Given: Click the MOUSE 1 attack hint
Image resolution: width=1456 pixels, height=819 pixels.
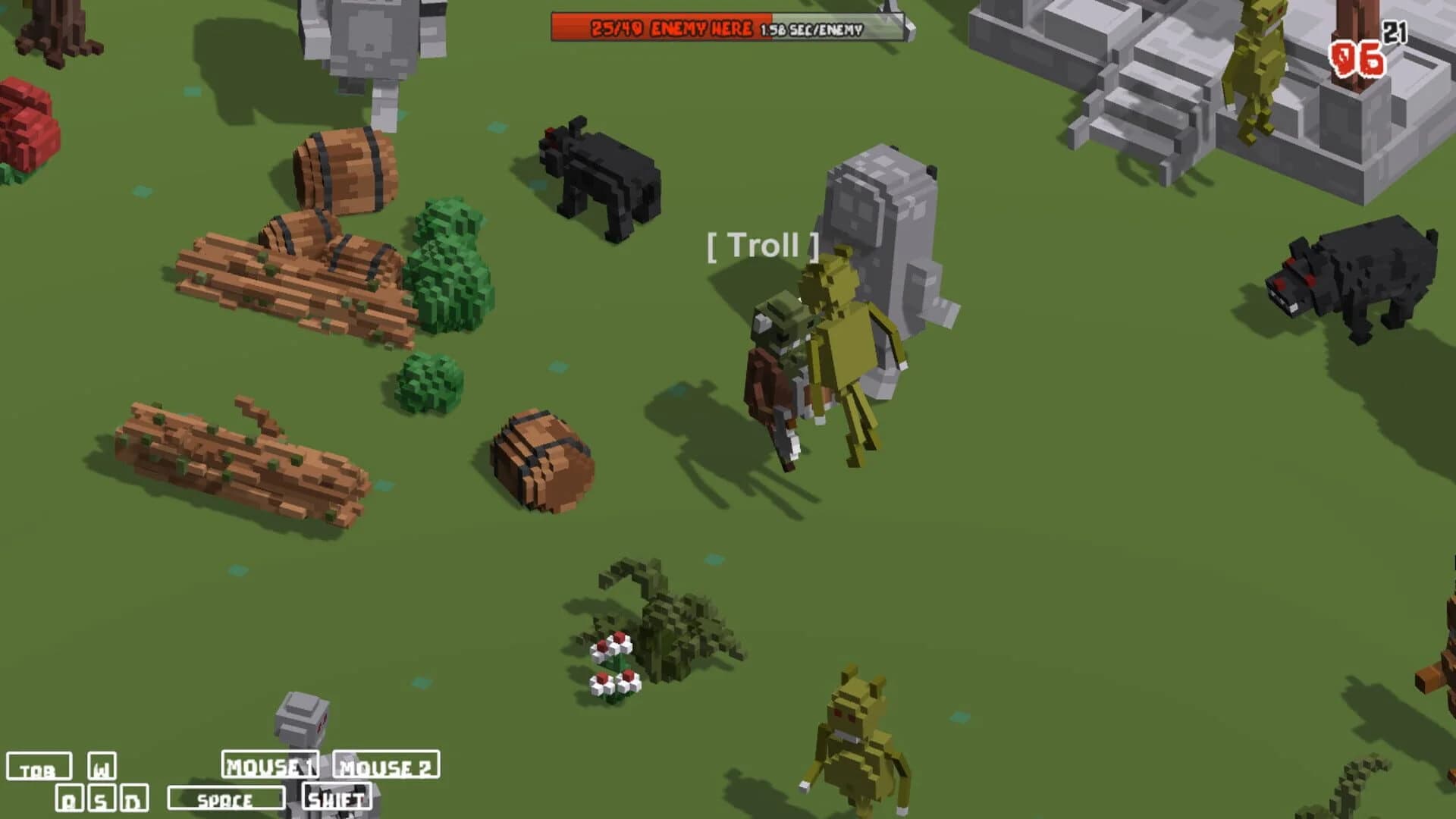Looking at the screenshot, I should (271, 767).
